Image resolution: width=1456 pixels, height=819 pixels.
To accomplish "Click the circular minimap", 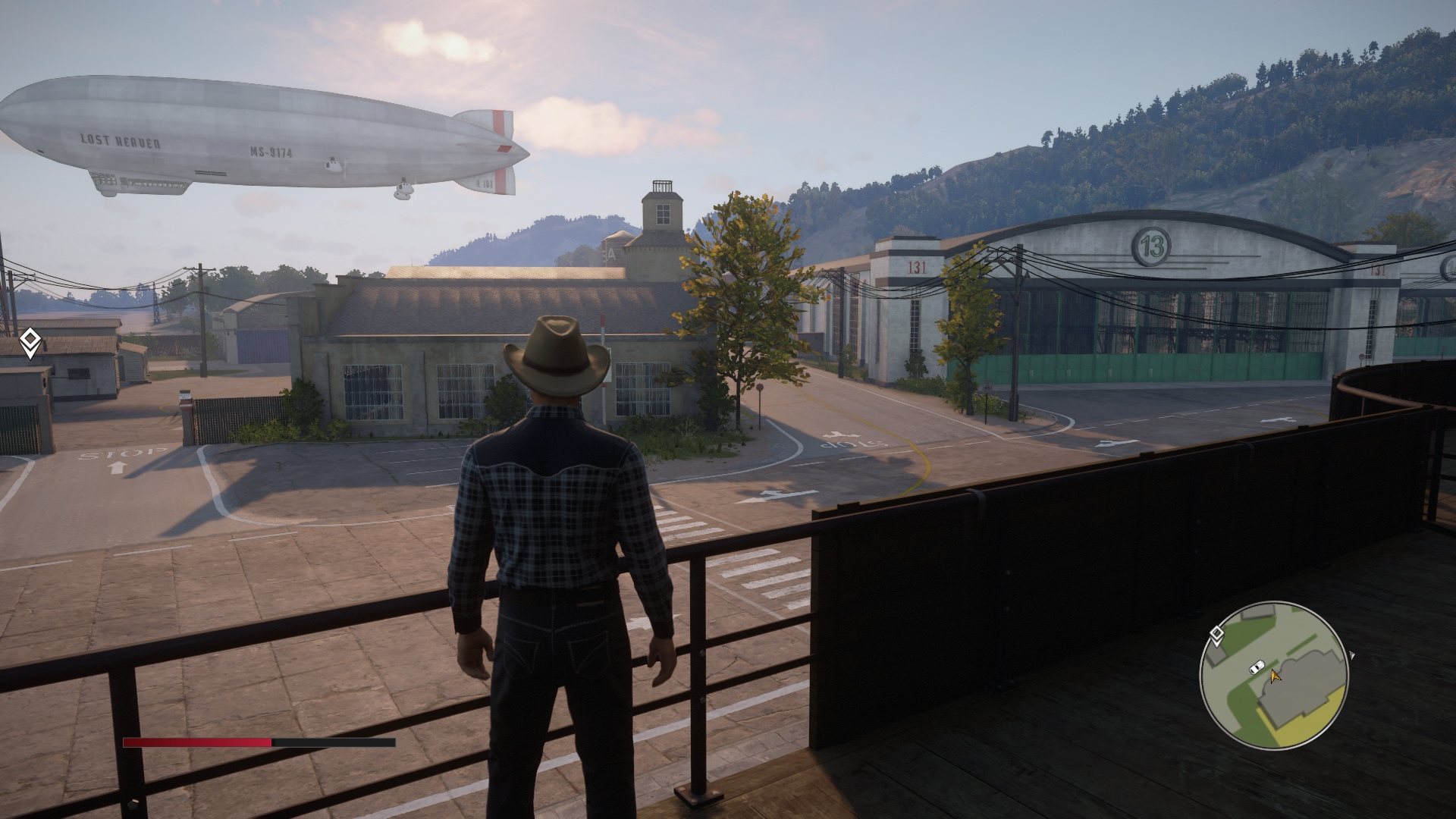I will click(x=1273, y=675).
